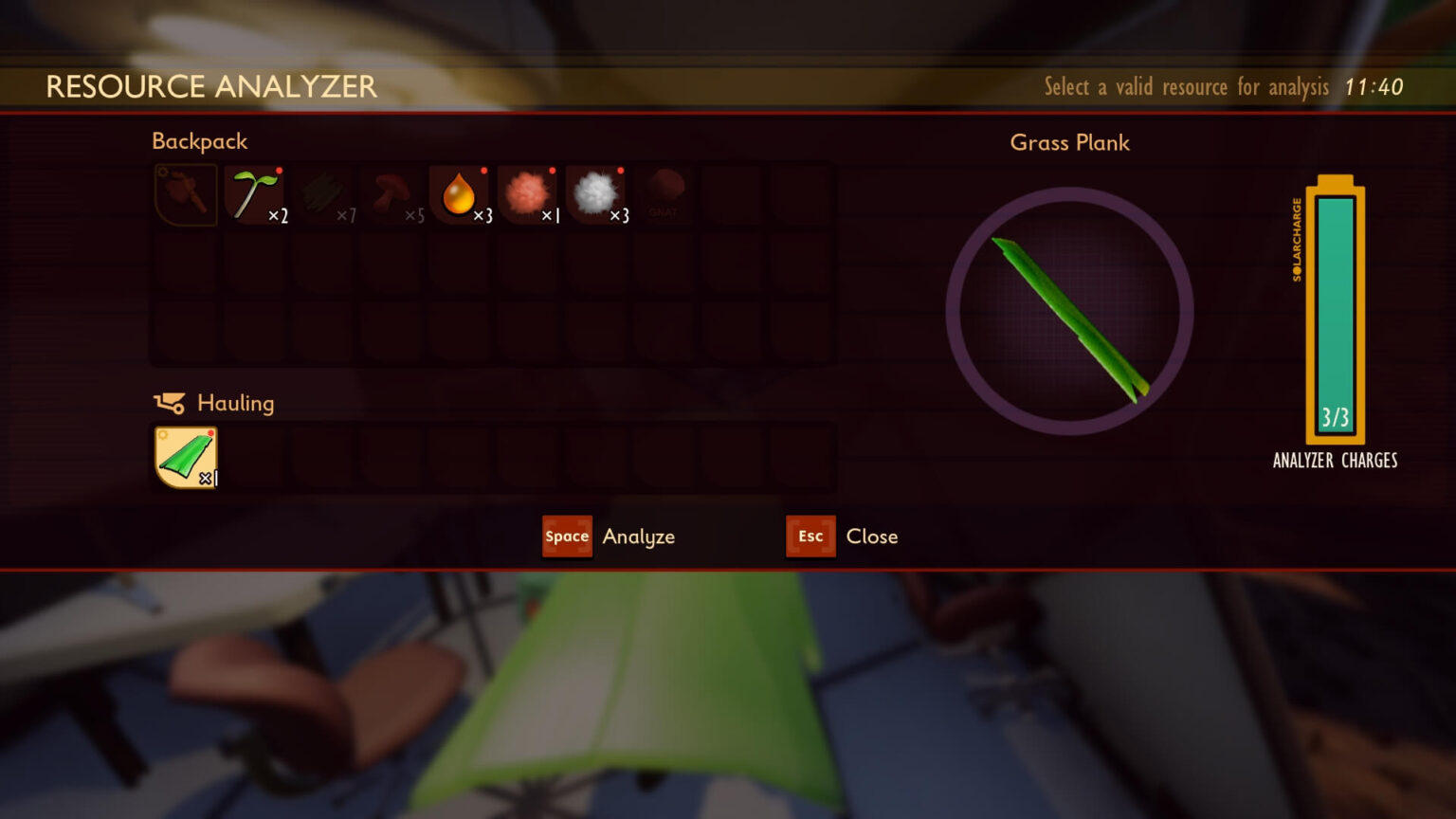Select the Pebblet Axe in the backpack
This screenshot has height=819, width=1456.
(x=186, y=194)
